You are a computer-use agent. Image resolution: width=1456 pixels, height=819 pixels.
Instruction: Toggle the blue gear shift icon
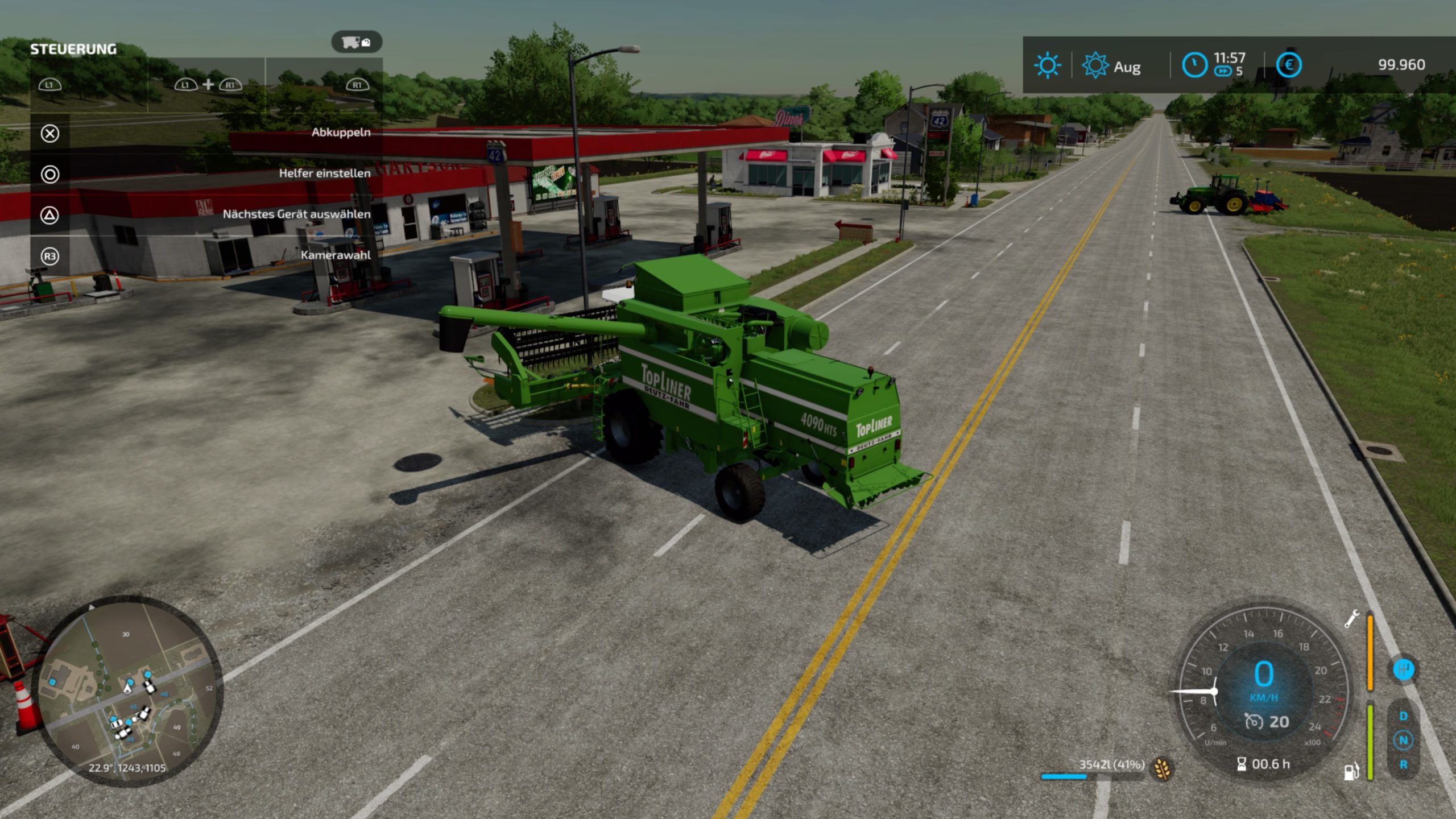(x=1403, y=669)
